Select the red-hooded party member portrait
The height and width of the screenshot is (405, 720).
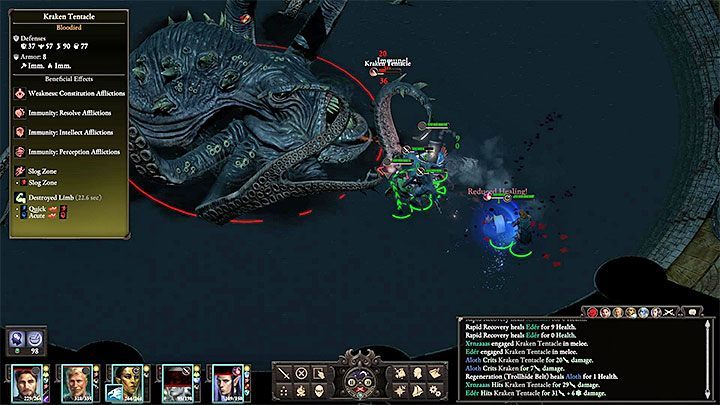pos(177,381)
